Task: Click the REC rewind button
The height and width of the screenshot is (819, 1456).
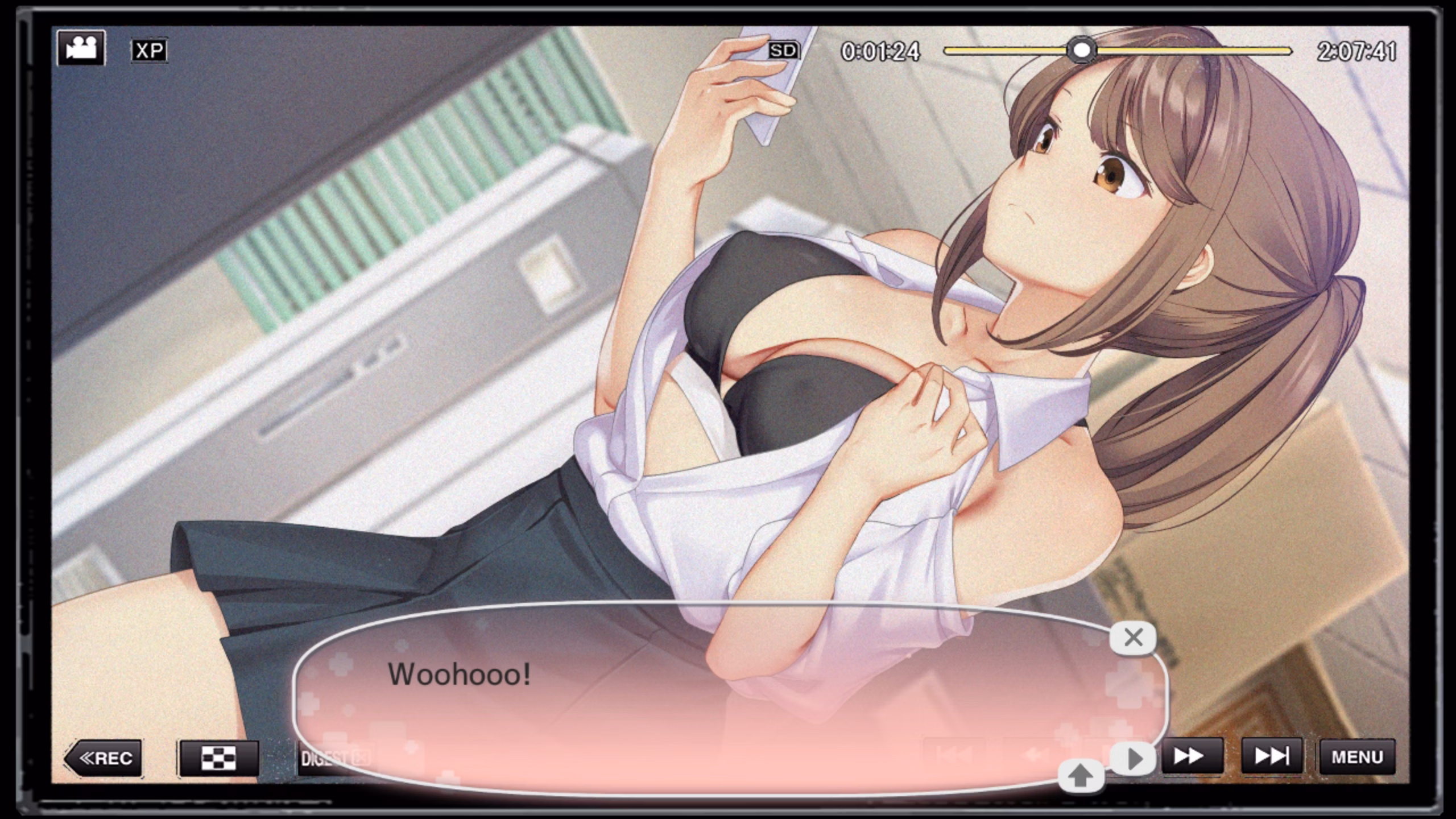Action: (x=104, y=758)
